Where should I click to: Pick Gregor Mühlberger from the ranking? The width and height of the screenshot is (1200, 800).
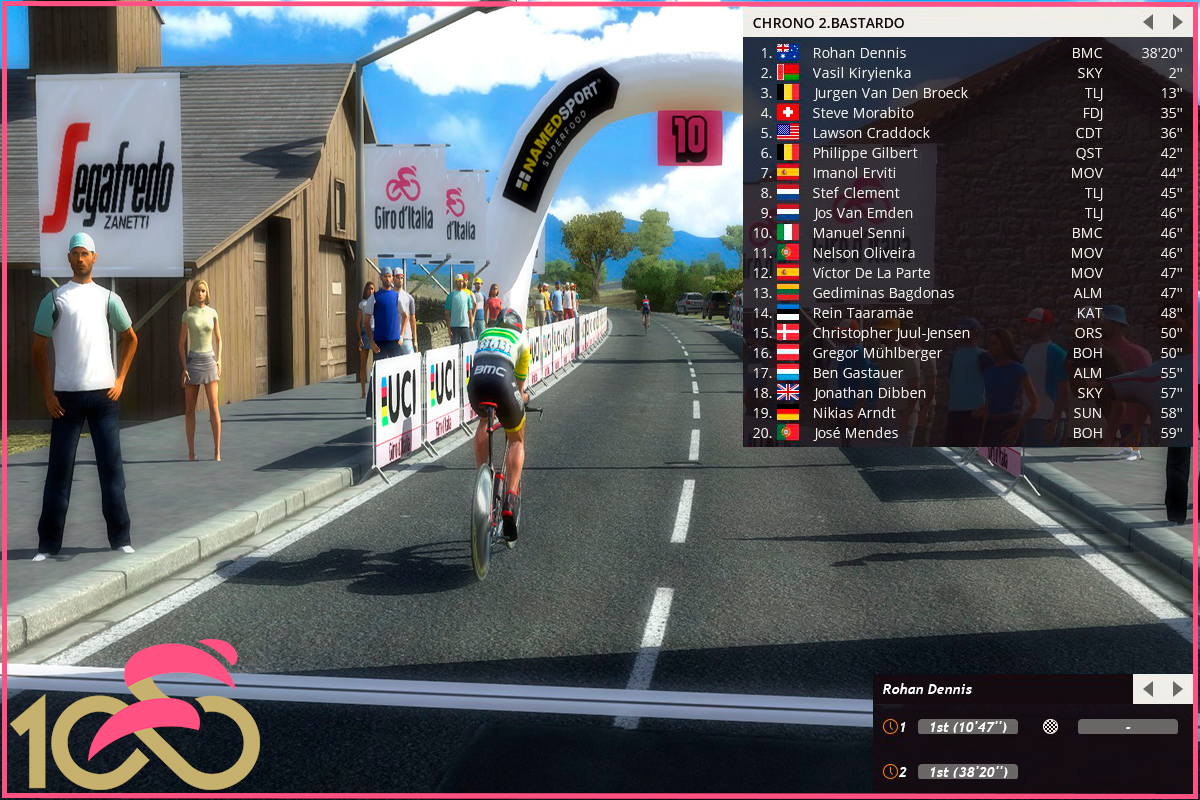(x=877, y=353)
